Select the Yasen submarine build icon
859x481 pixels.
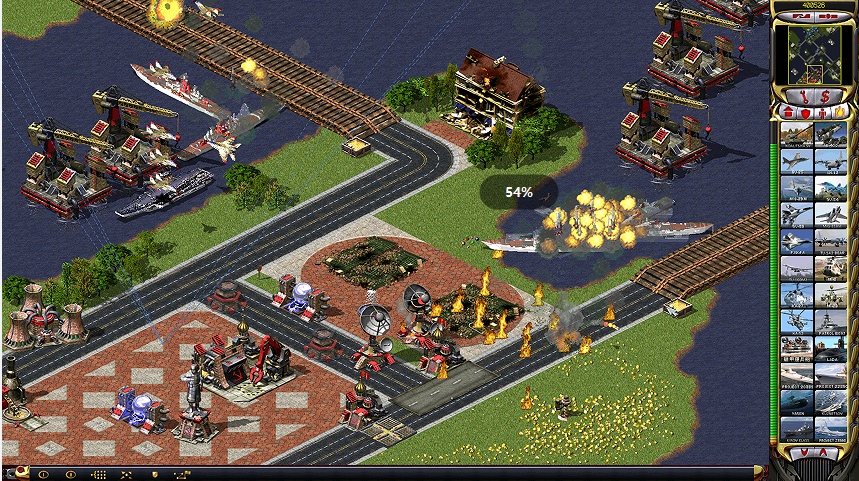(x=797, y=400)
